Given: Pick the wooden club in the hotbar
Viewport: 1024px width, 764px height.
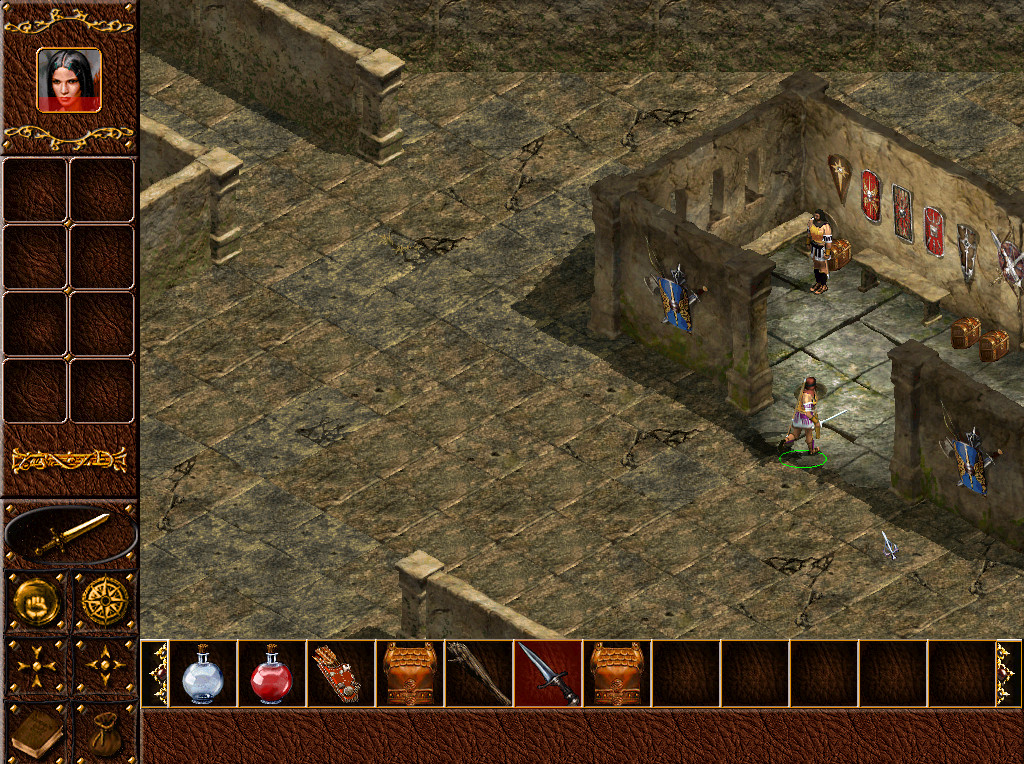Looking at the screenshot, I should [x=478, y=674].
